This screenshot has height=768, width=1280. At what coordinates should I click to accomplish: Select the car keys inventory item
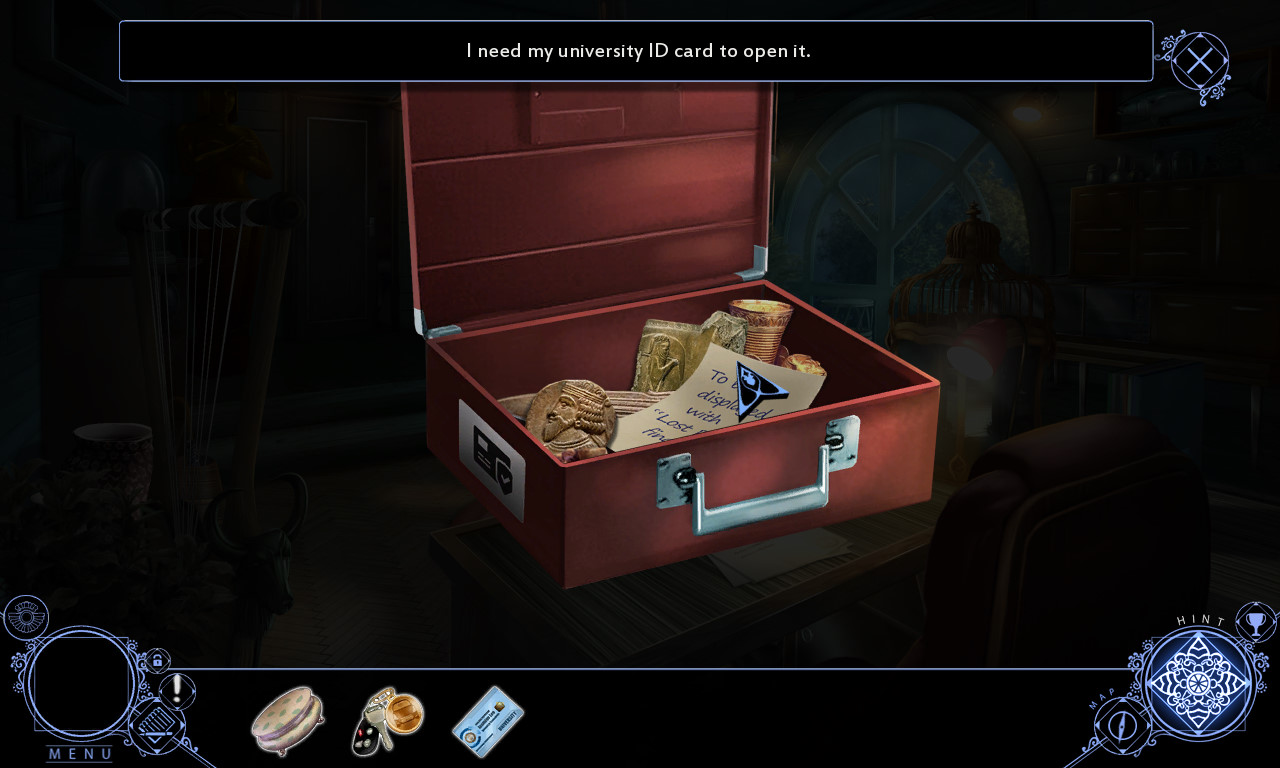[388, 720]
